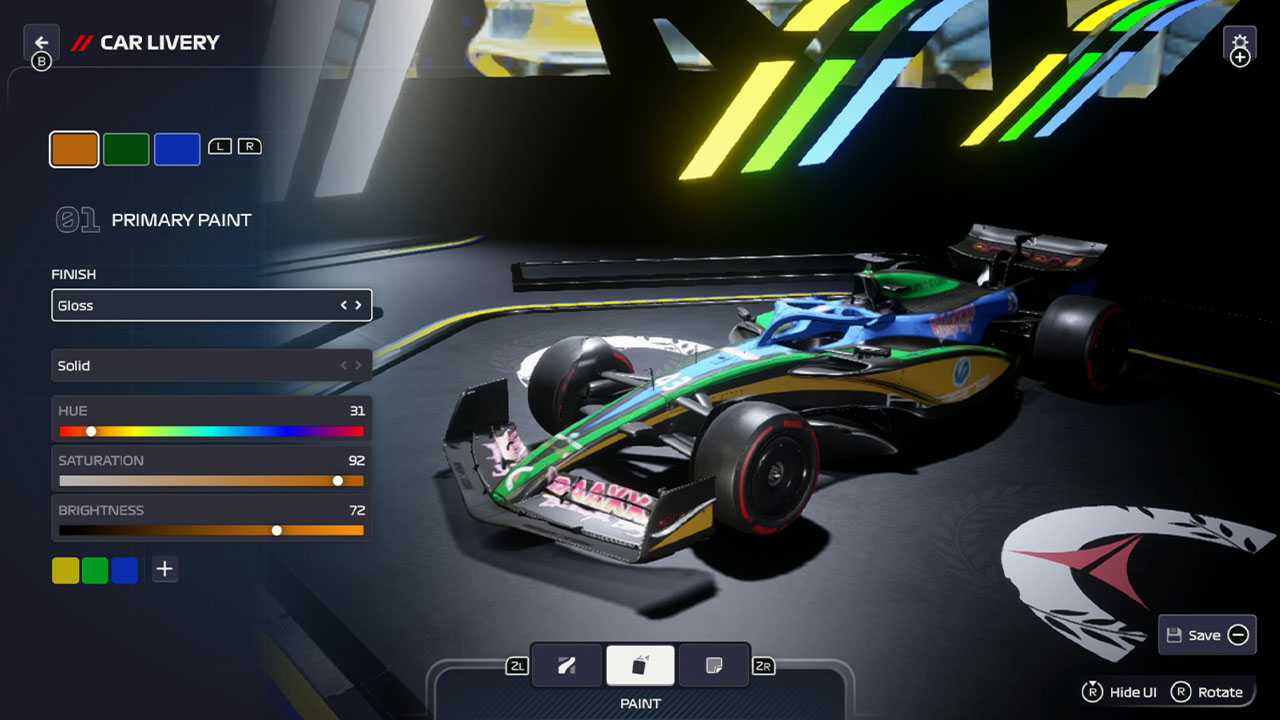Switch to the decals sticker tool

click(714, 665)
